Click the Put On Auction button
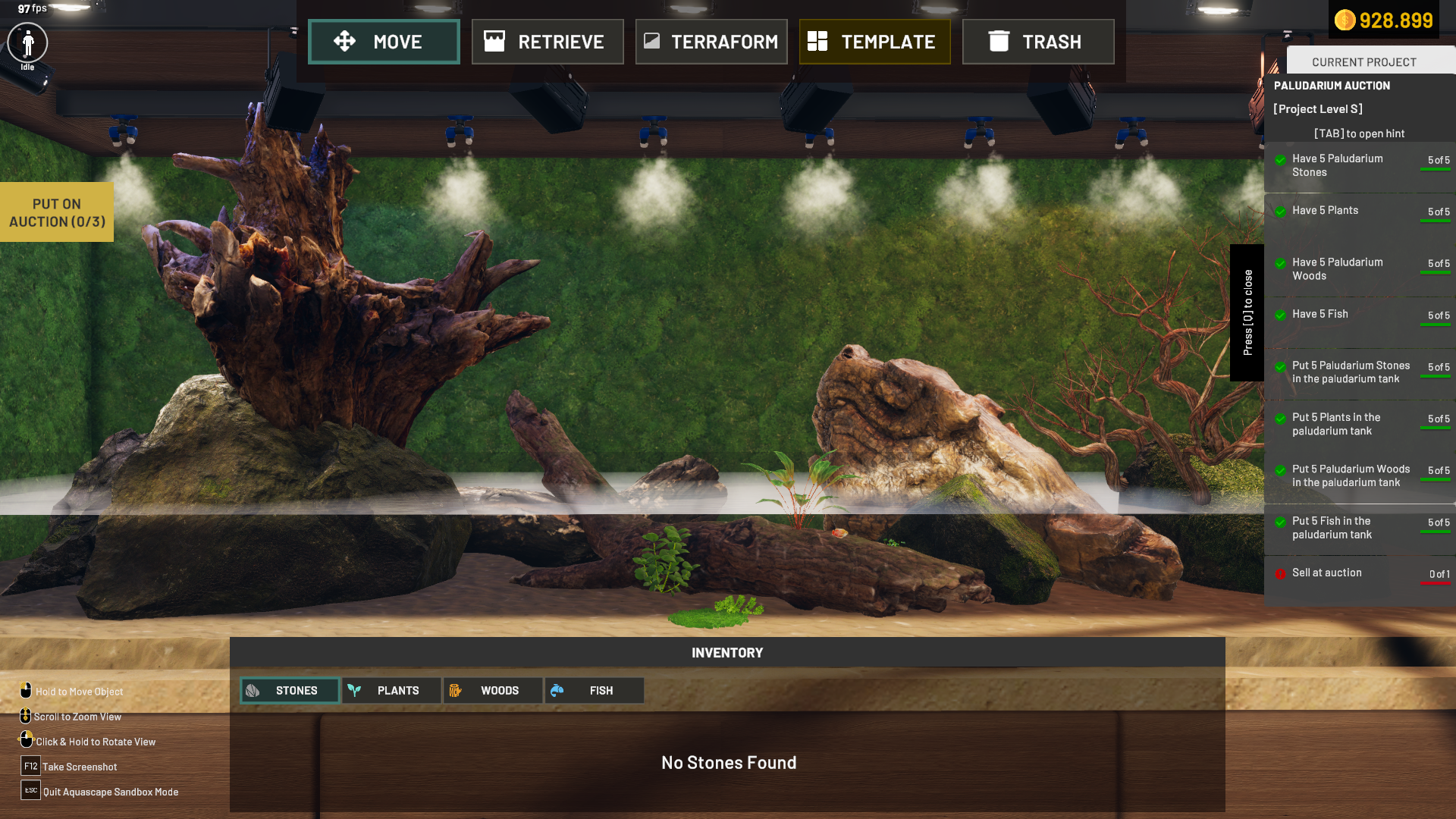 pos(56,212)
